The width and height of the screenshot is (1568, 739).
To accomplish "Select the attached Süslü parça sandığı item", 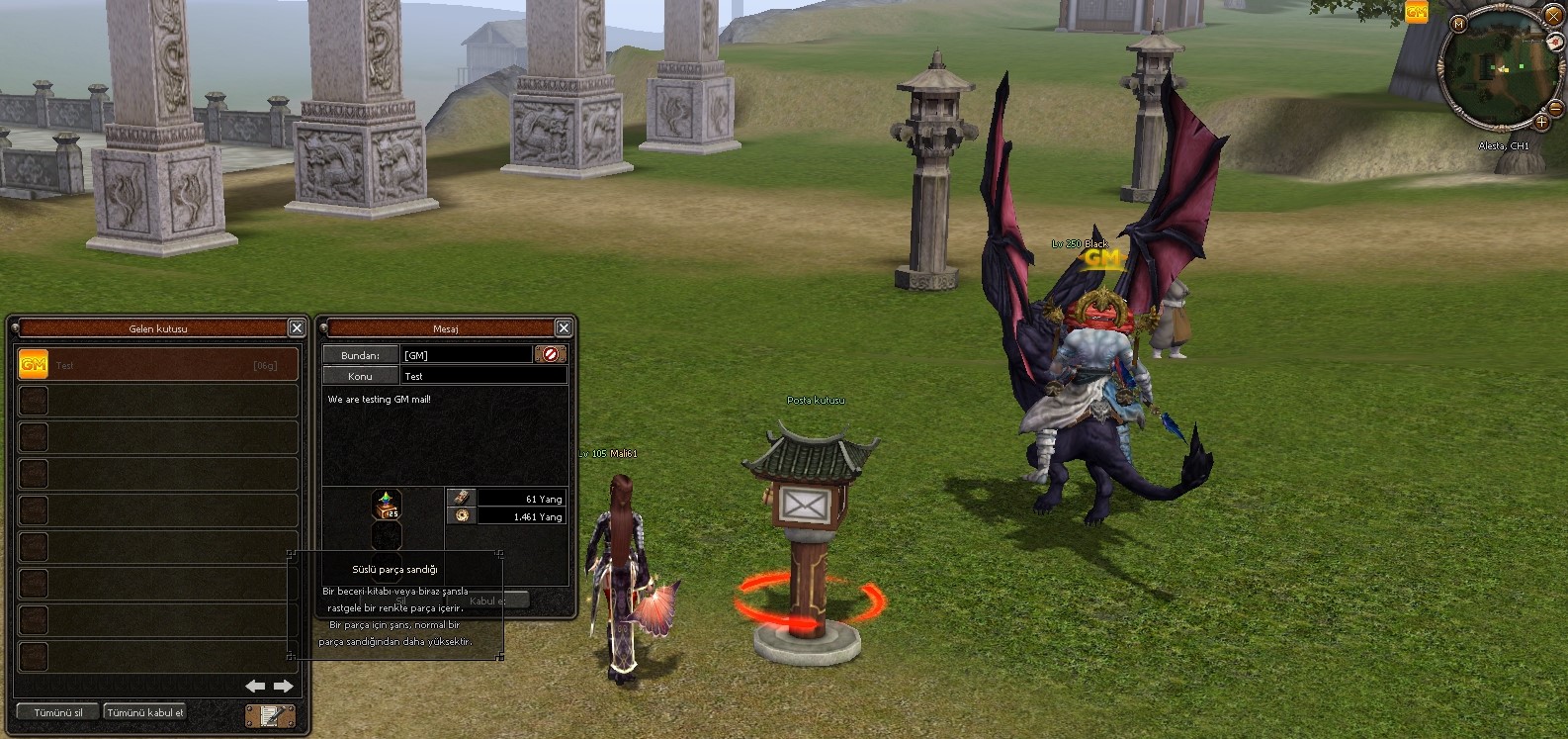I will coord(387,505).
